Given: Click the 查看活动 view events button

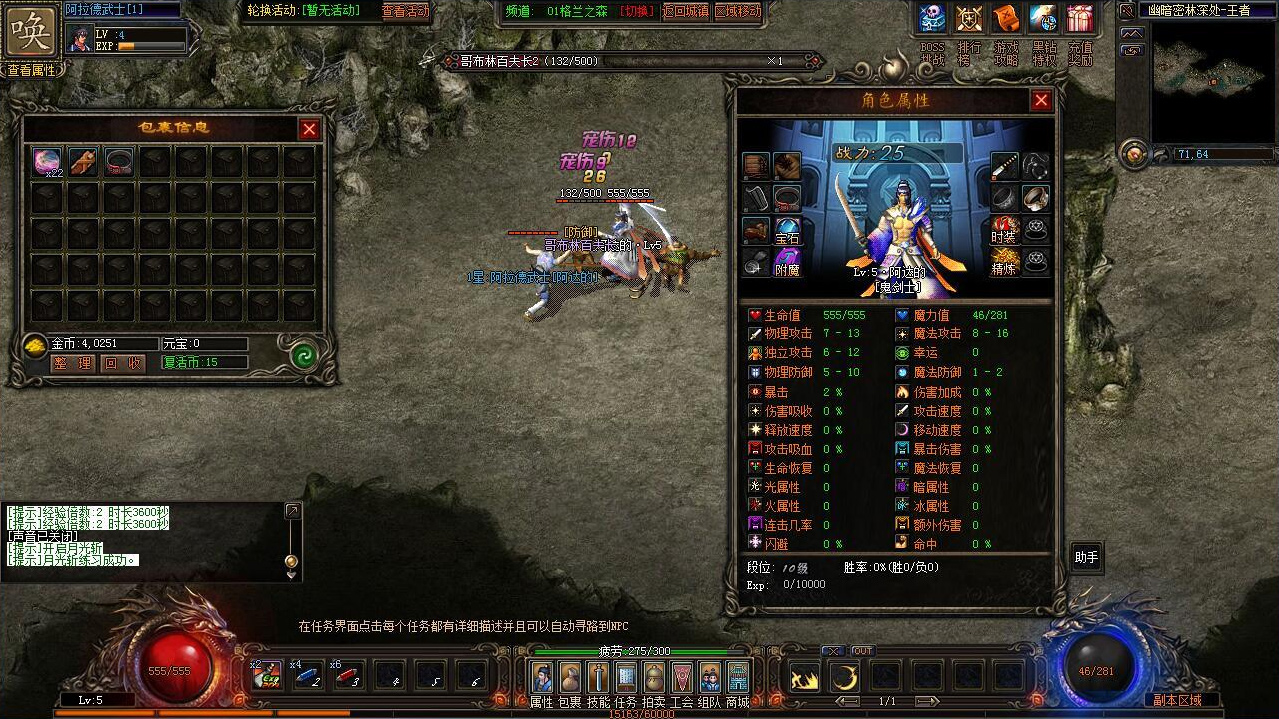Looking at the screenshot, I should (405, 11).
